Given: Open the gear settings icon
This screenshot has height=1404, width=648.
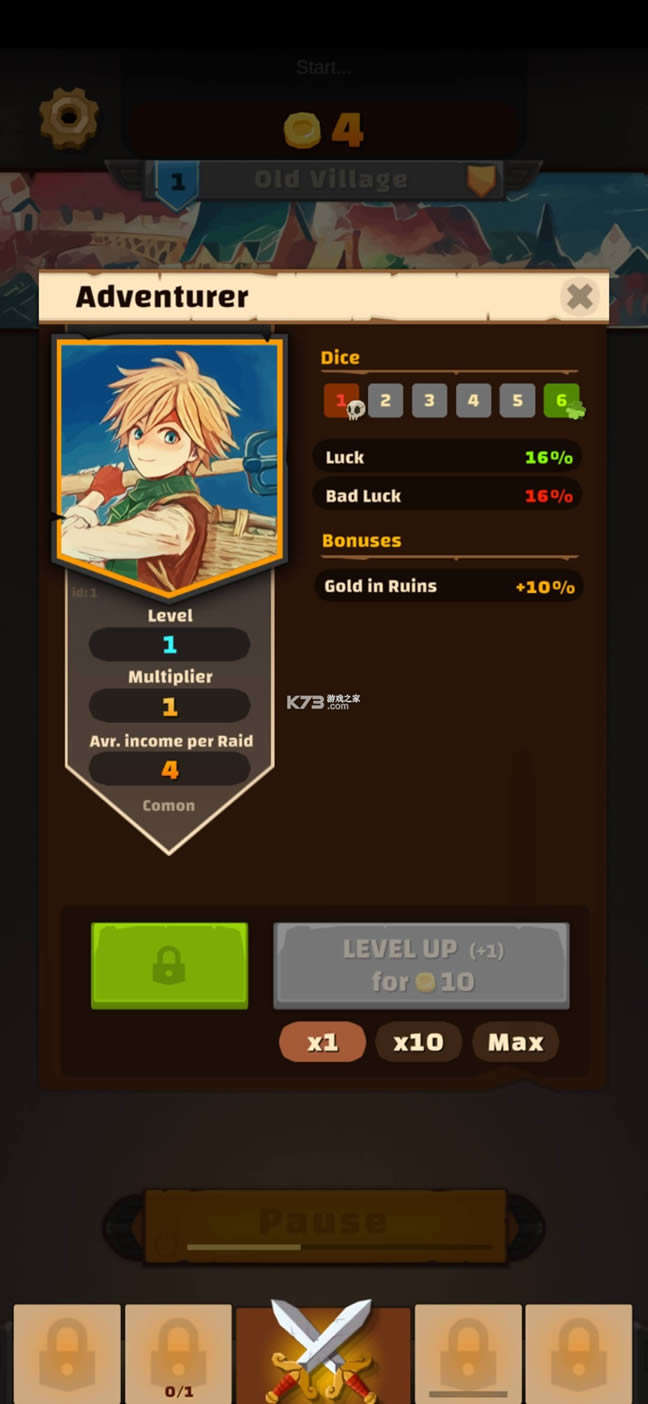Looking at the screenshot, I should coord(69,118).
